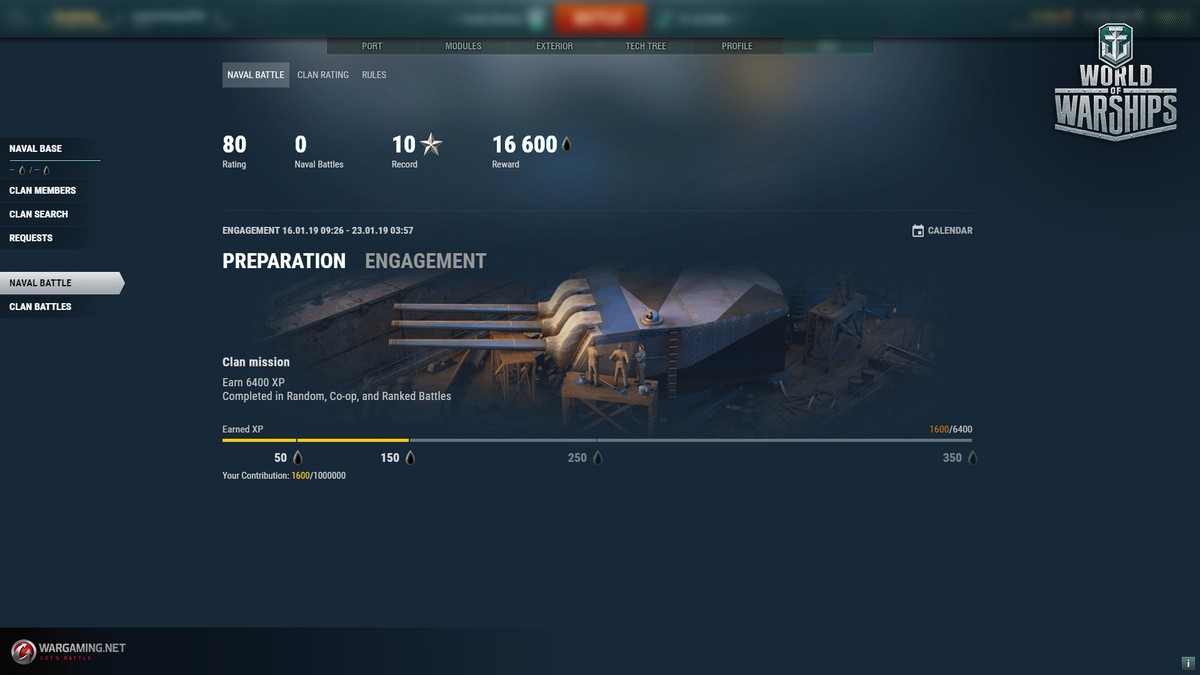
Task: Open Naval Base in the sidebar
Action: click(x=36, y=149)
